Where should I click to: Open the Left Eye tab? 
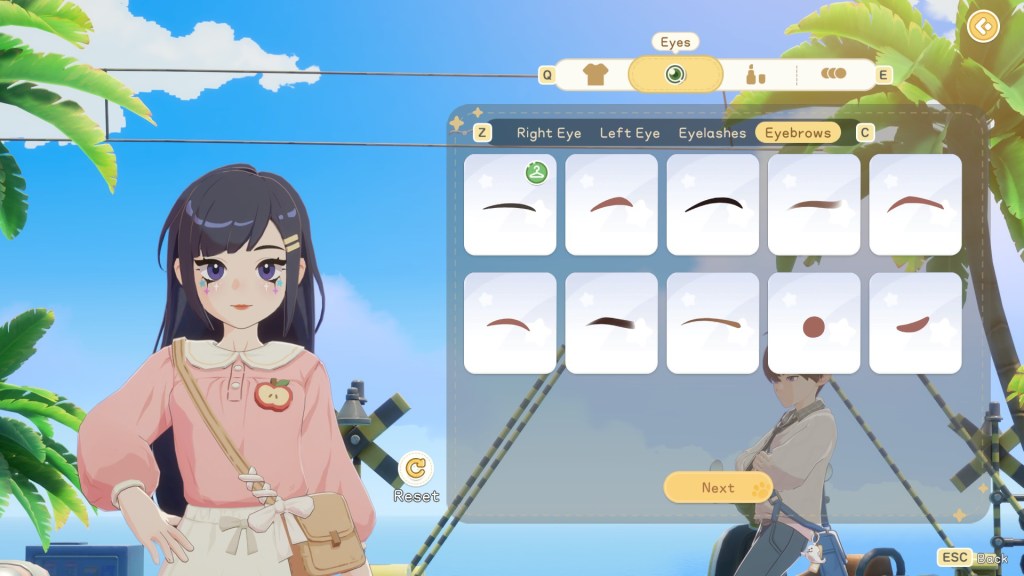pyautogui.click(x=629, y=133)
